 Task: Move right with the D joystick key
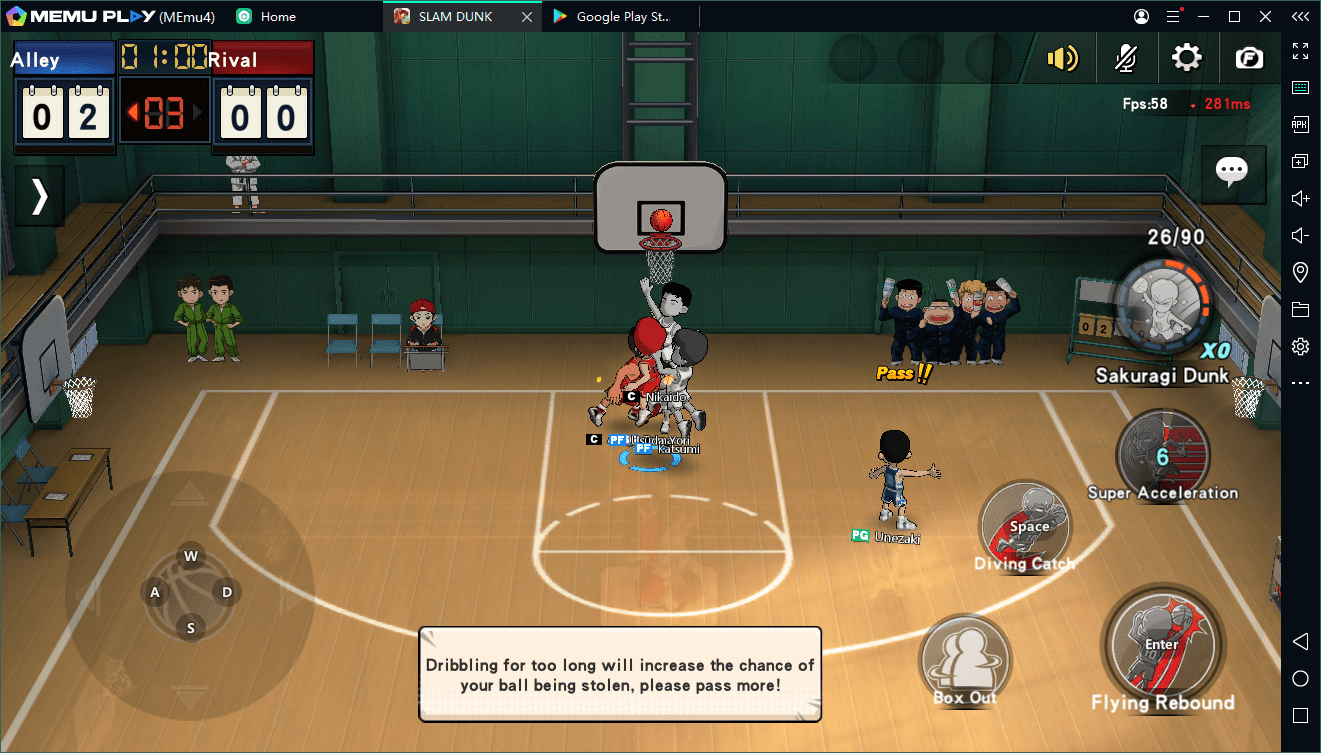[227, 592]
